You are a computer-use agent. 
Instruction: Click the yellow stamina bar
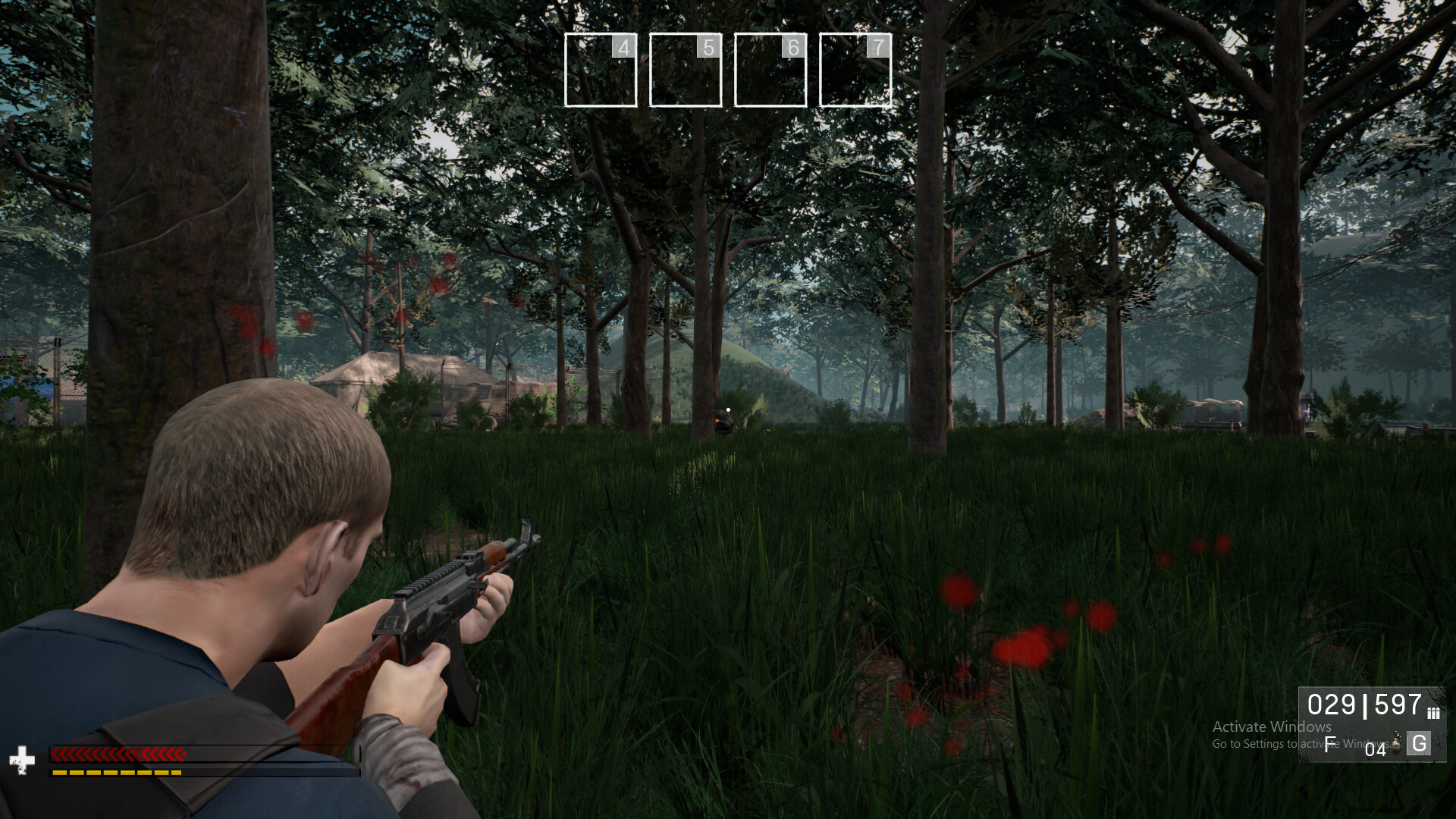click(118, 773)
